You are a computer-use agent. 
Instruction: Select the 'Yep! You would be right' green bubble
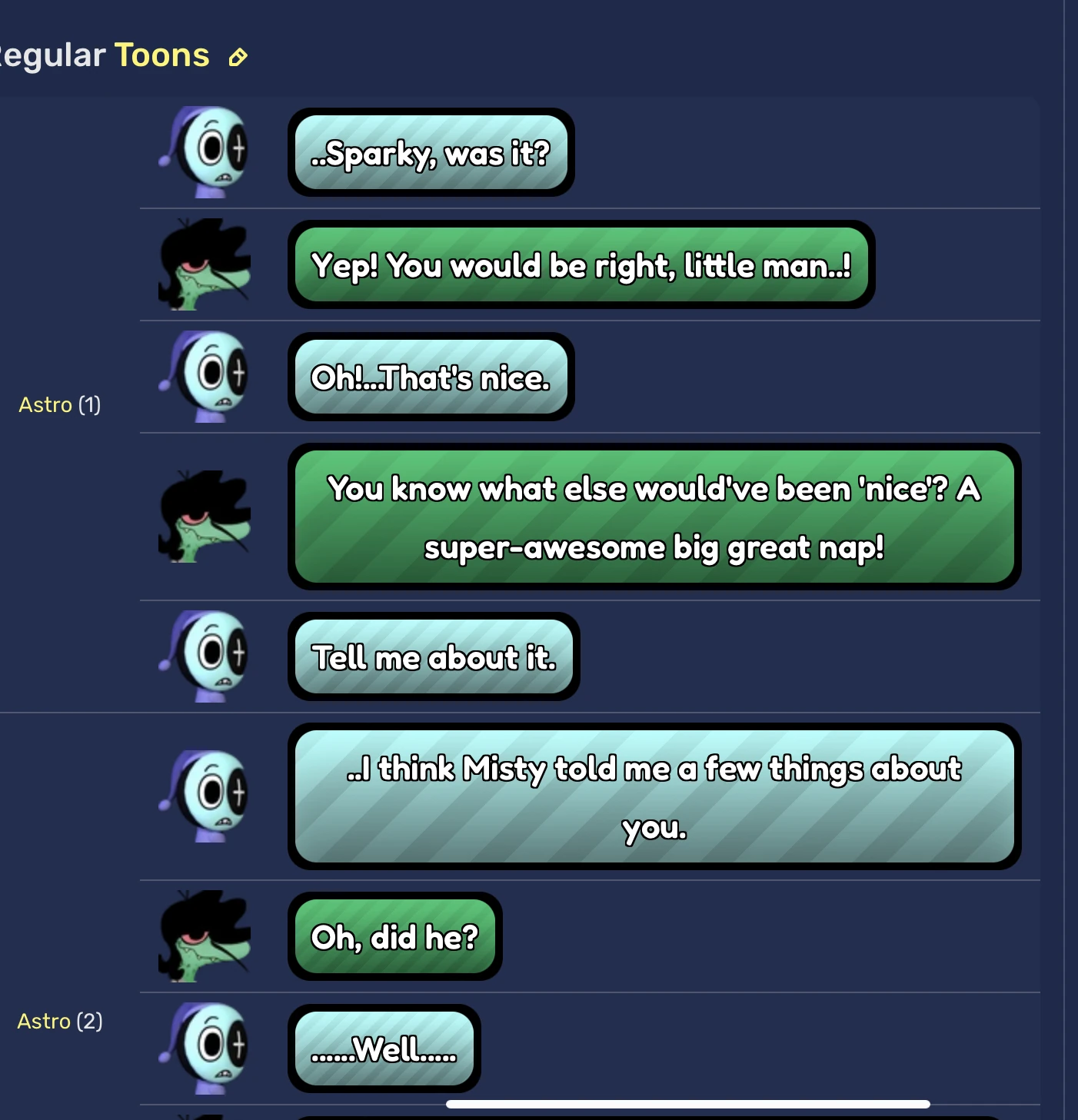(x=581, y=265)
